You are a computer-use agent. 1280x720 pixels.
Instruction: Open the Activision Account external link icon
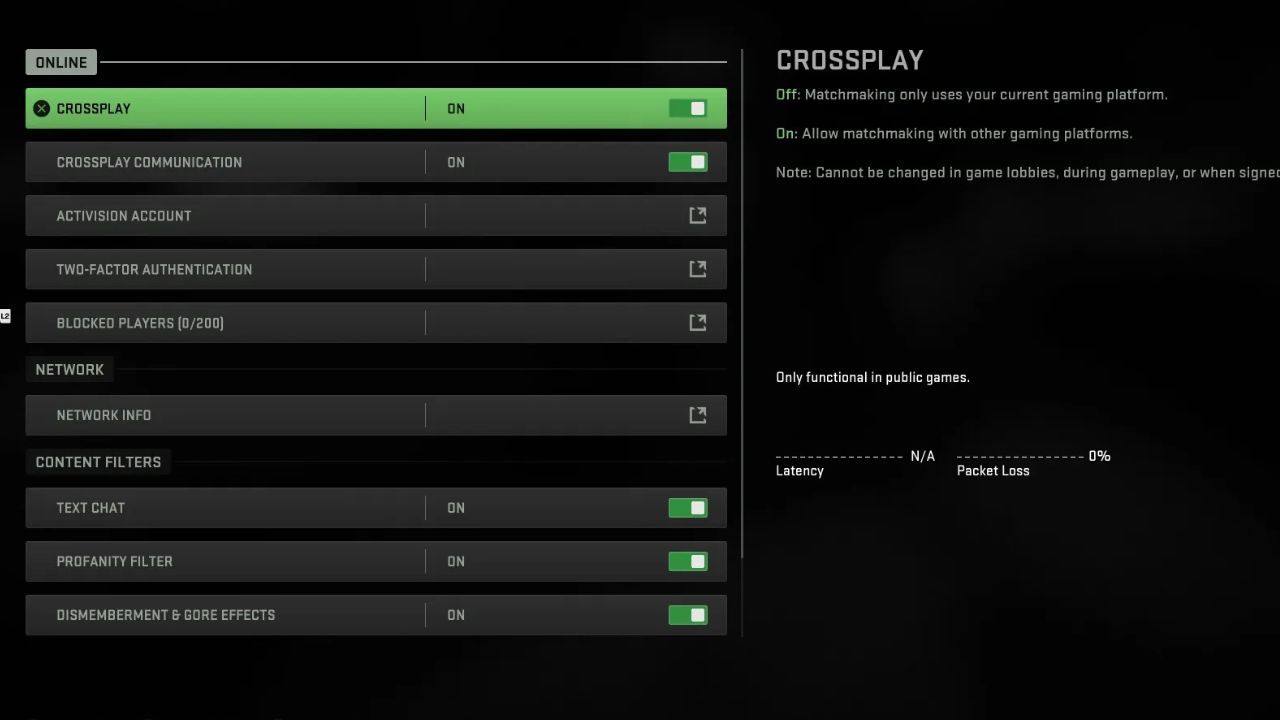698,215
